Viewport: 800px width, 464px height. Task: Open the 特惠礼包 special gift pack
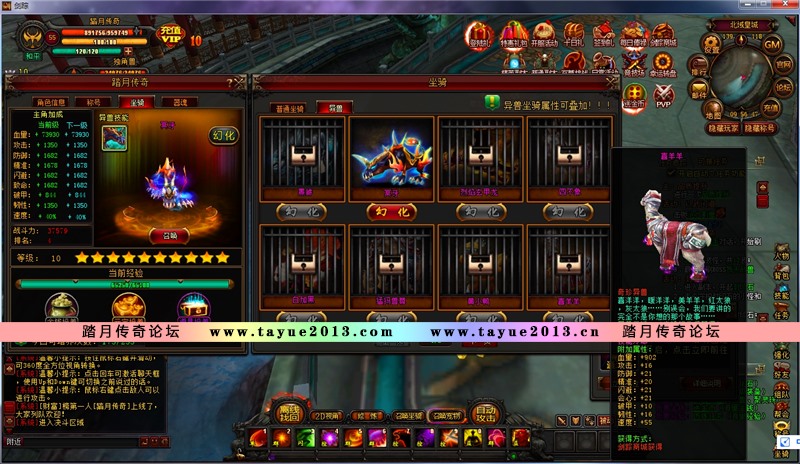click(x=514, y=38)
